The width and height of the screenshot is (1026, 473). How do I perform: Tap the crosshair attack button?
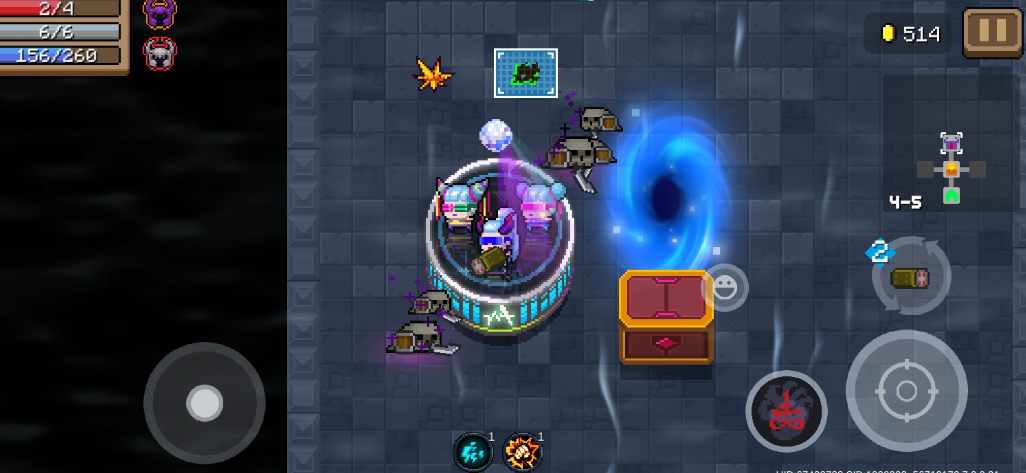click(906, 390)
